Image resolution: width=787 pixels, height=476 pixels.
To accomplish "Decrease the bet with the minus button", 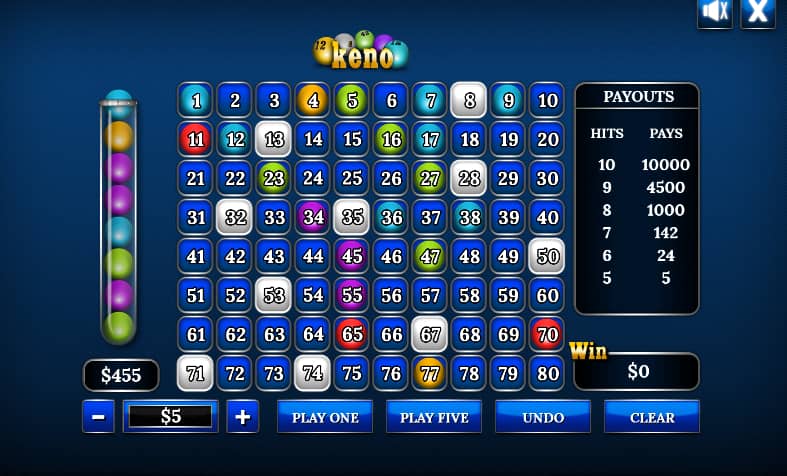I will click(x=98, y=417).
